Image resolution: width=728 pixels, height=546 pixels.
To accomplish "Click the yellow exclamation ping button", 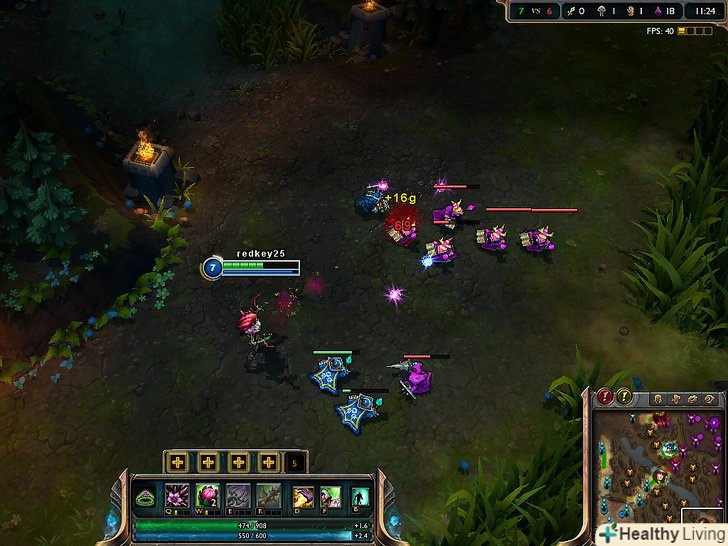I will click(x=625, y=397).
